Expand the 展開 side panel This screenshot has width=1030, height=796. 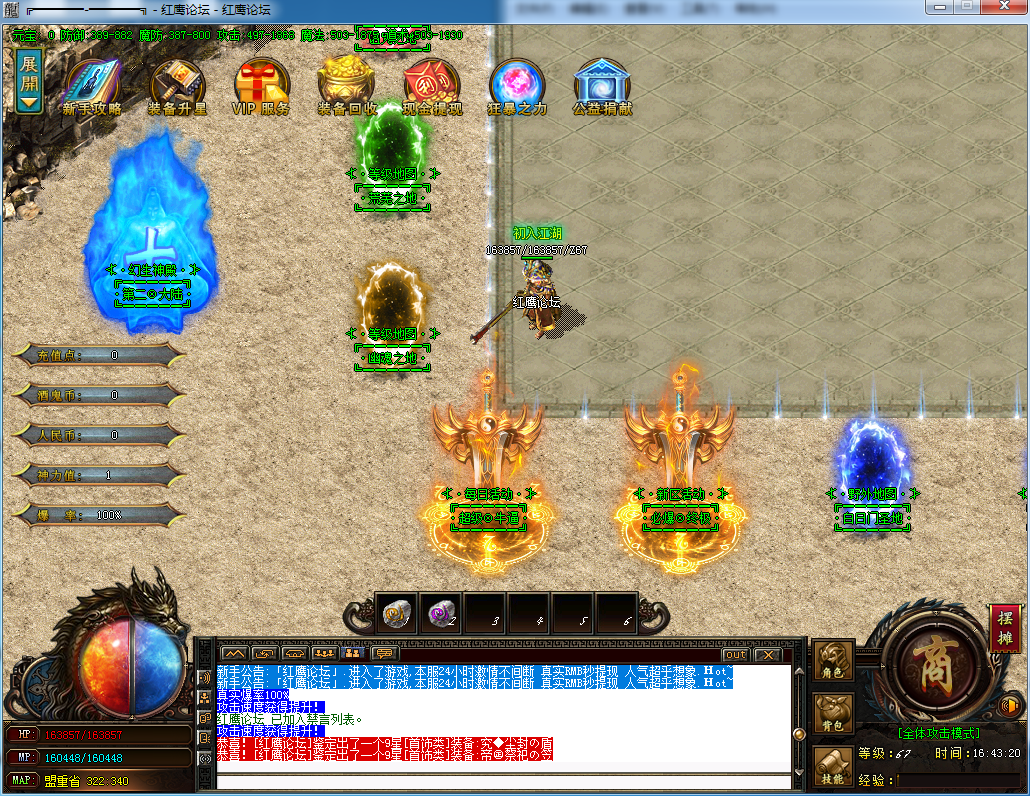click(x=29, y=80)
